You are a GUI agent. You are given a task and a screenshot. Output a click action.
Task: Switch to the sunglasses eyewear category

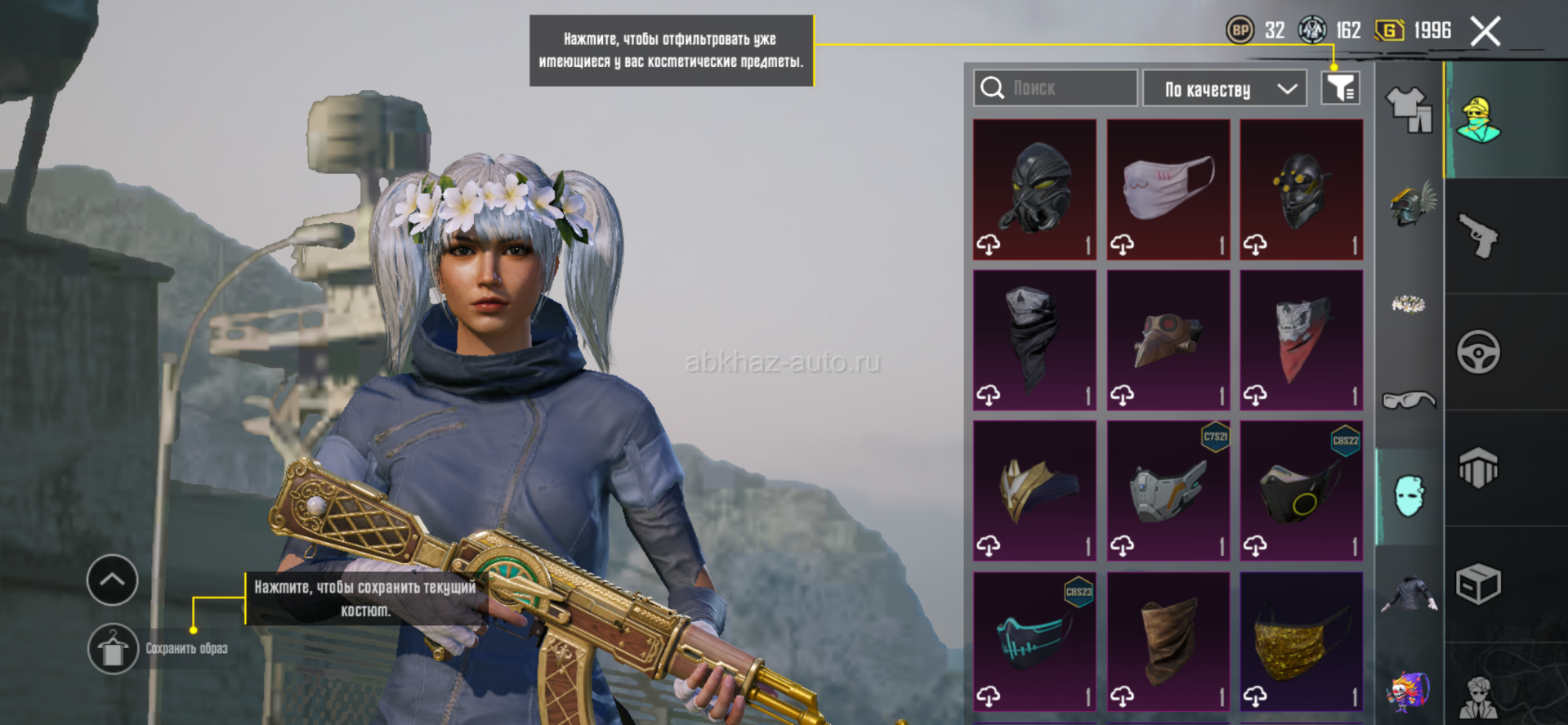coord(1409,400)
